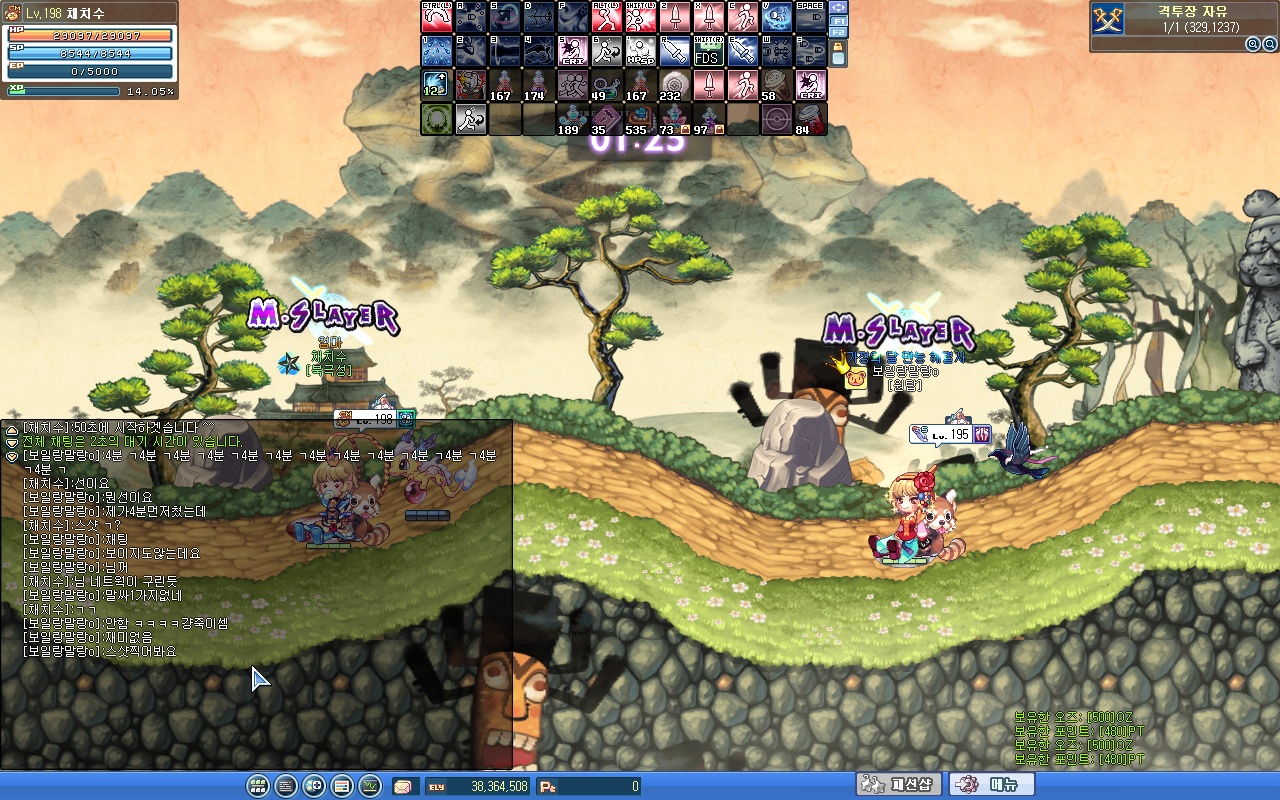
Task: Switch hotbar to the F2 page
Action: click(x=839, y=32)
